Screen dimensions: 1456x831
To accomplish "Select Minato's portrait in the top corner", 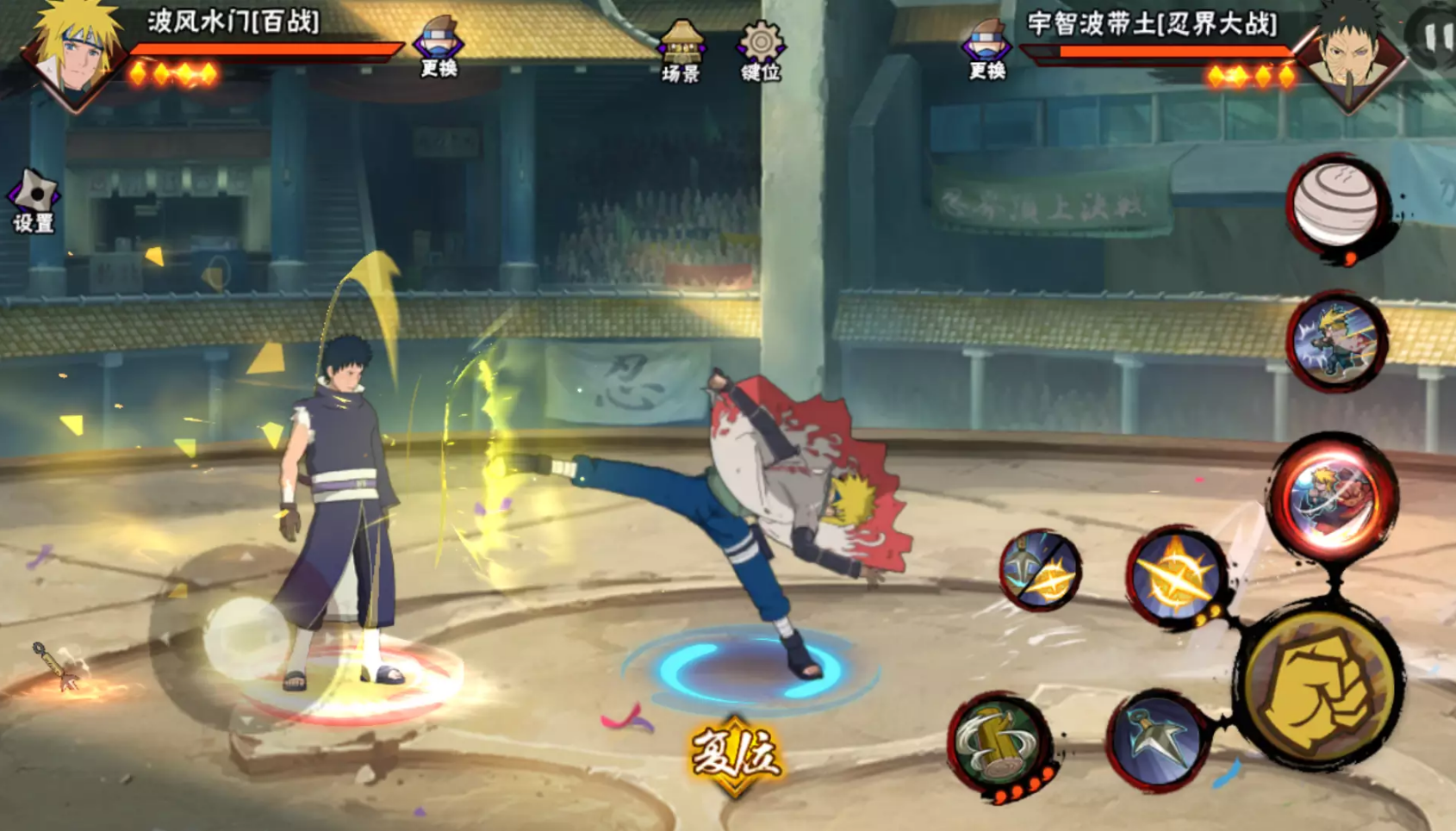I will click(x=75, y=53).
